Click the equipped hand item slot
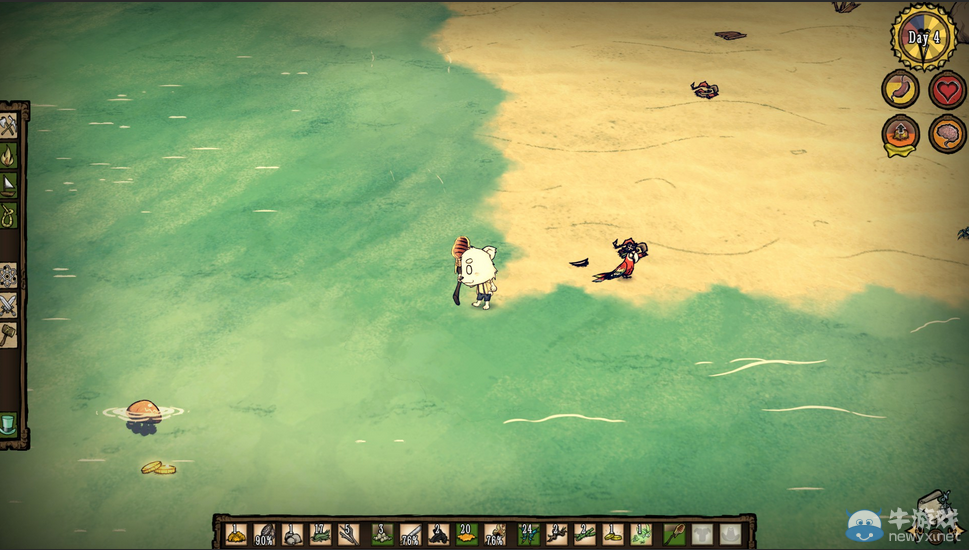The image size is (969, 550). click(x=675, y=534)
